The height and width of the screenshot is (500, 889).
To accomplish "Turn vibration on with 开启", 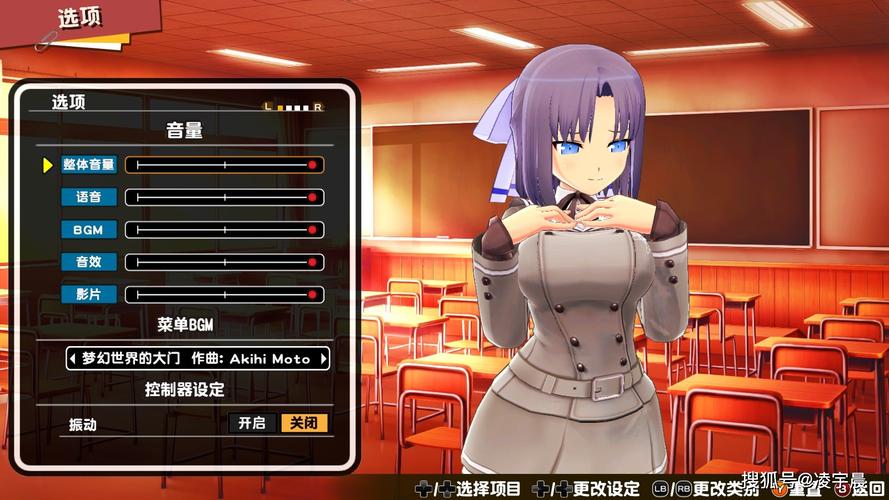I will click(252, 423).
